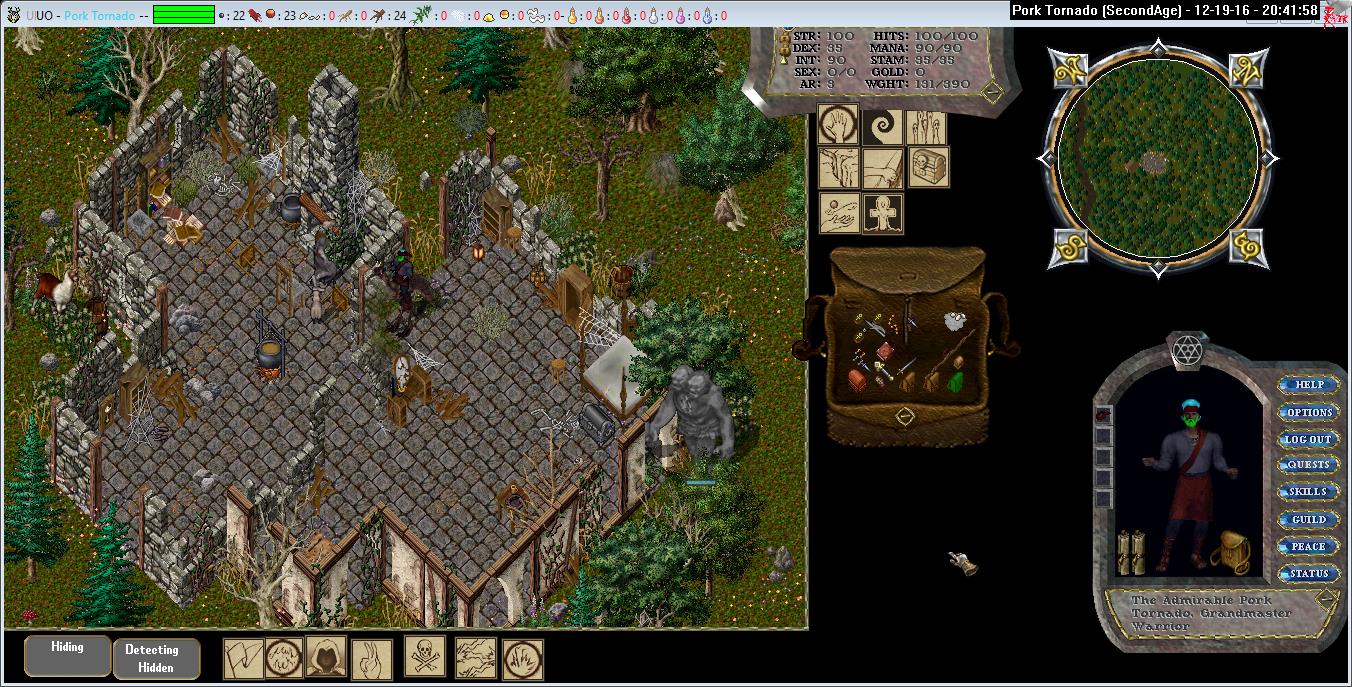Select the spiral spell icon
Viewport: 1352px width, 687px height.
(883, 125)
